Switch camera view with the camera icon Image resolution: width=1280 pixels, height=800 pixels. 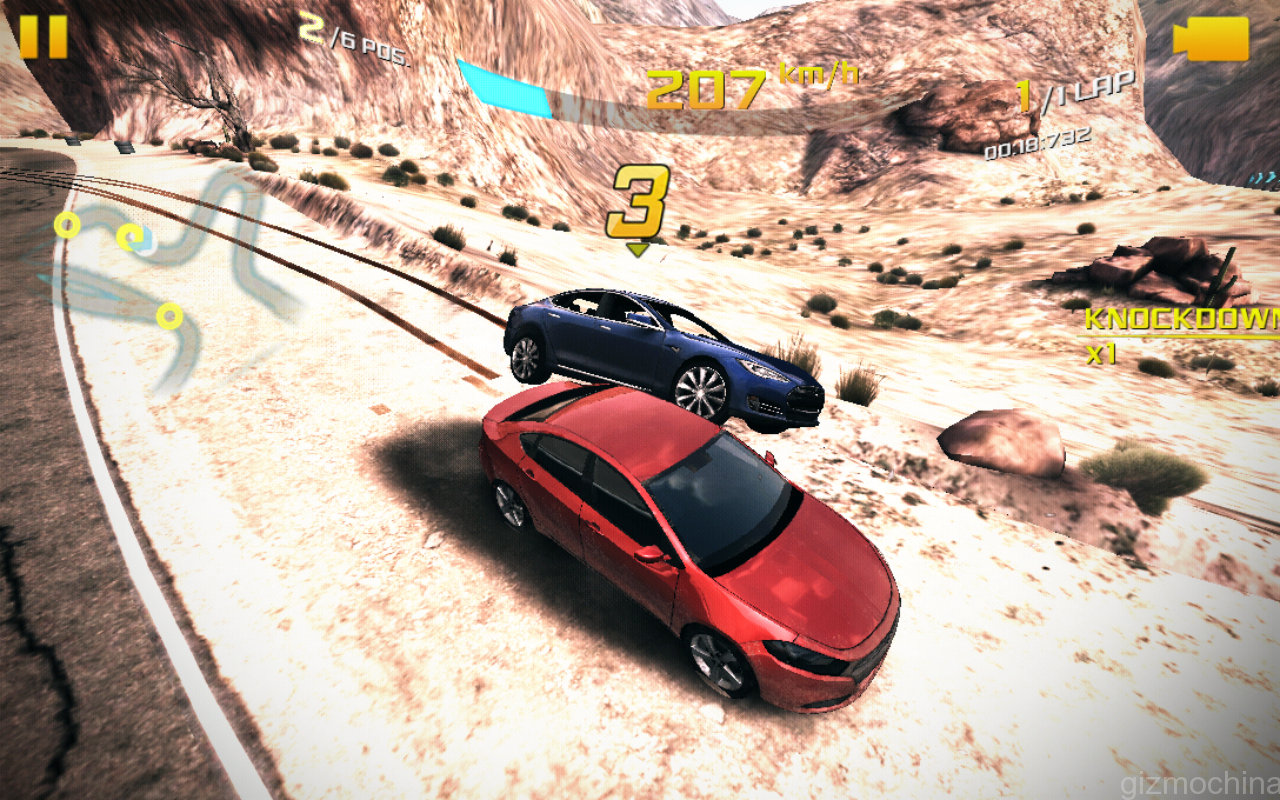click(x=1212, y=39)
